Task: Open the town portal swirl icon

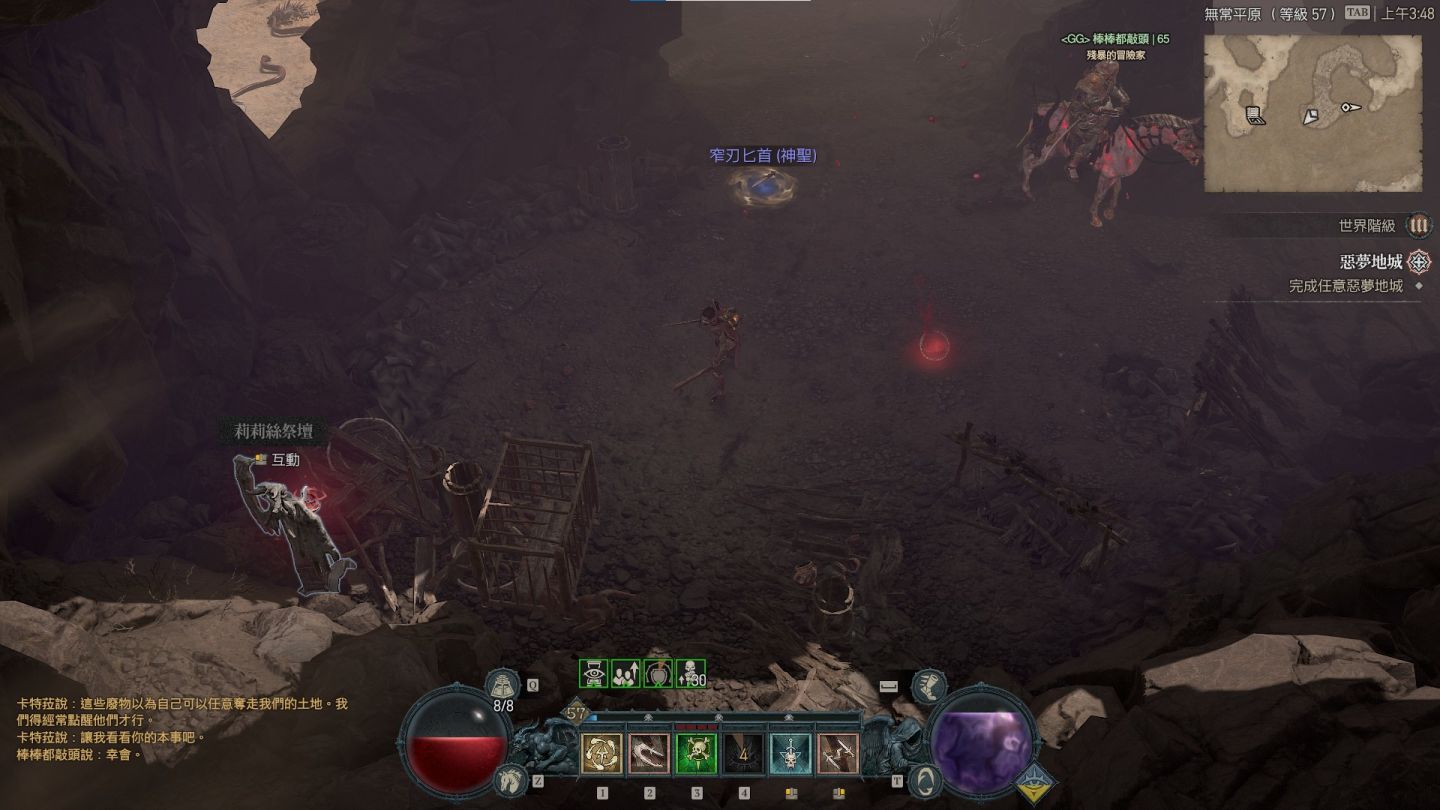Action: 926,778
